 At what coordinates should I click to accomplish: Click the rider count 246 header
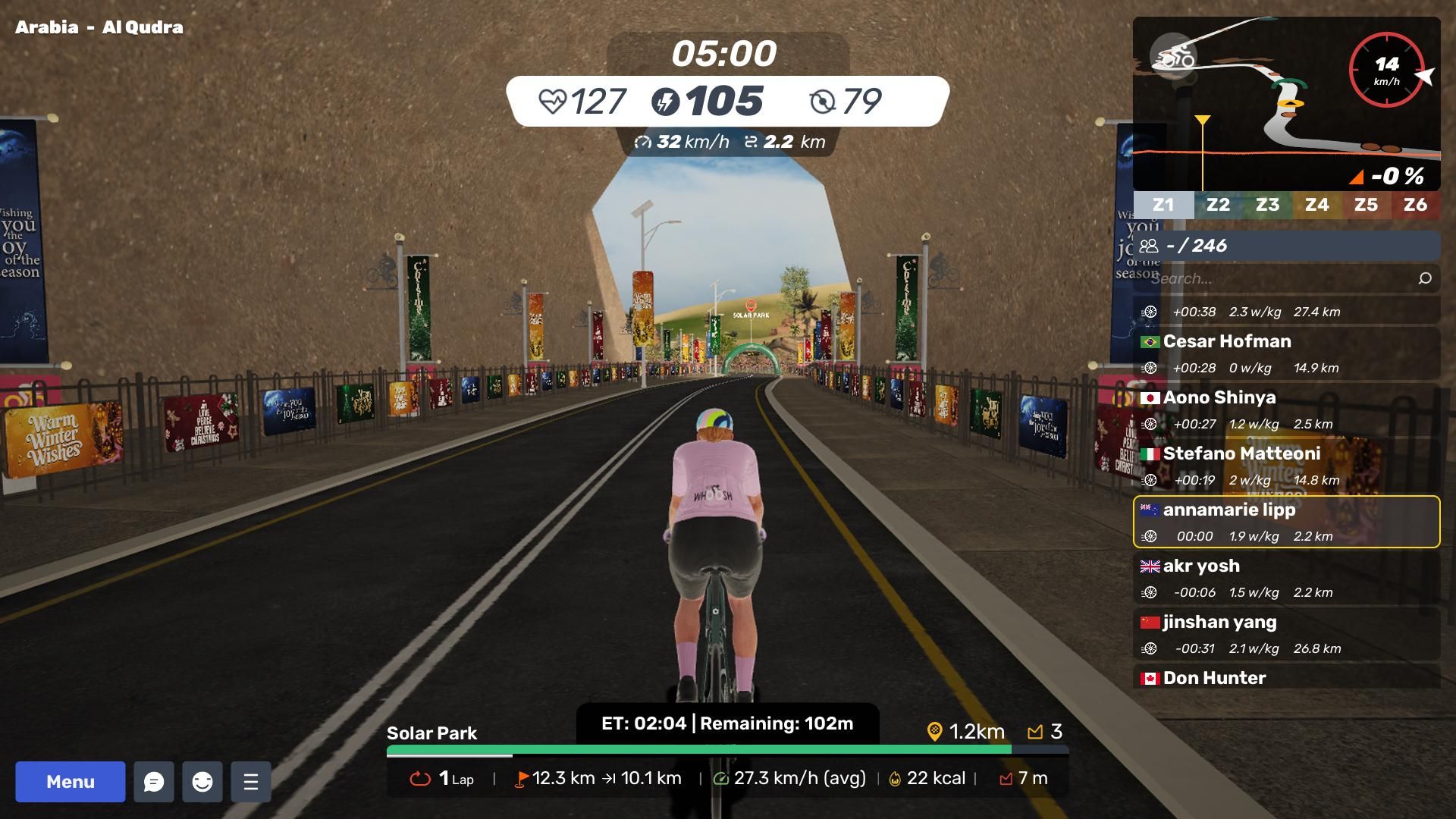[x=1286, y=246]
